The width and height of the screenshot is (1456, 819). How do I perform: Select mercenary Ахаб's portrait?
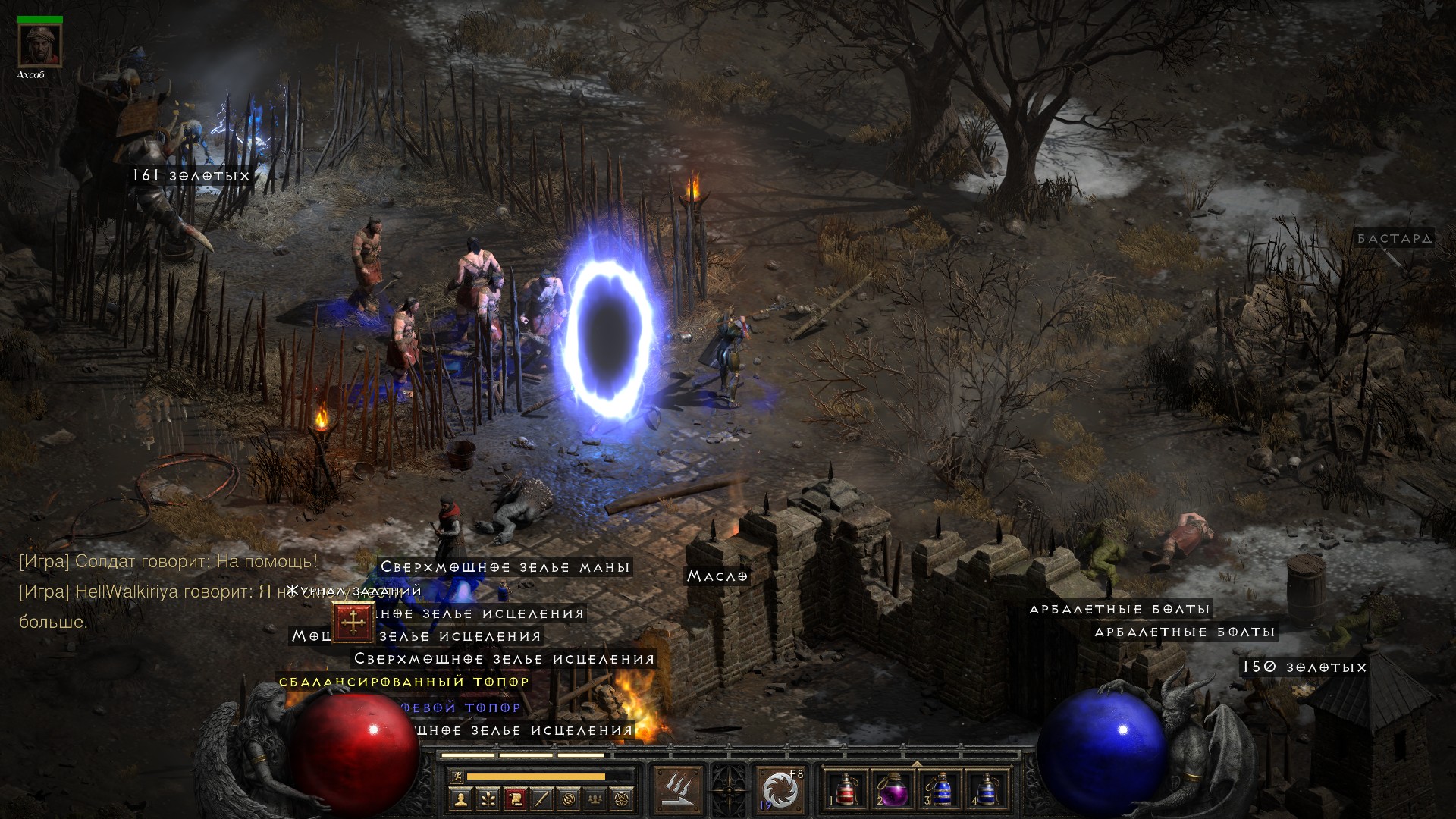click(39, 45)
